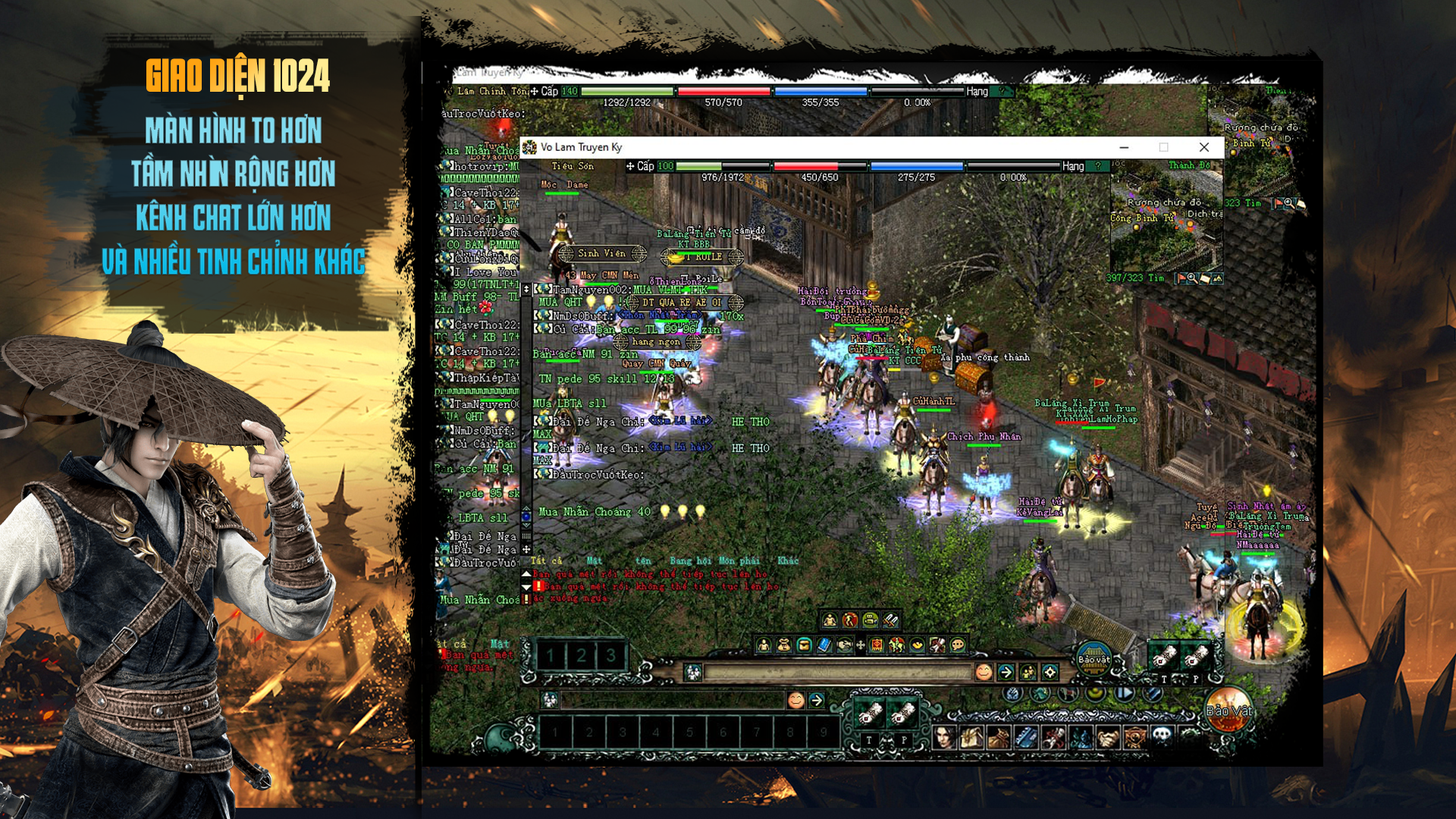Switch to the Bang hội chat tab
Viewport: 1456px width, 819px height.
(680, 560)
